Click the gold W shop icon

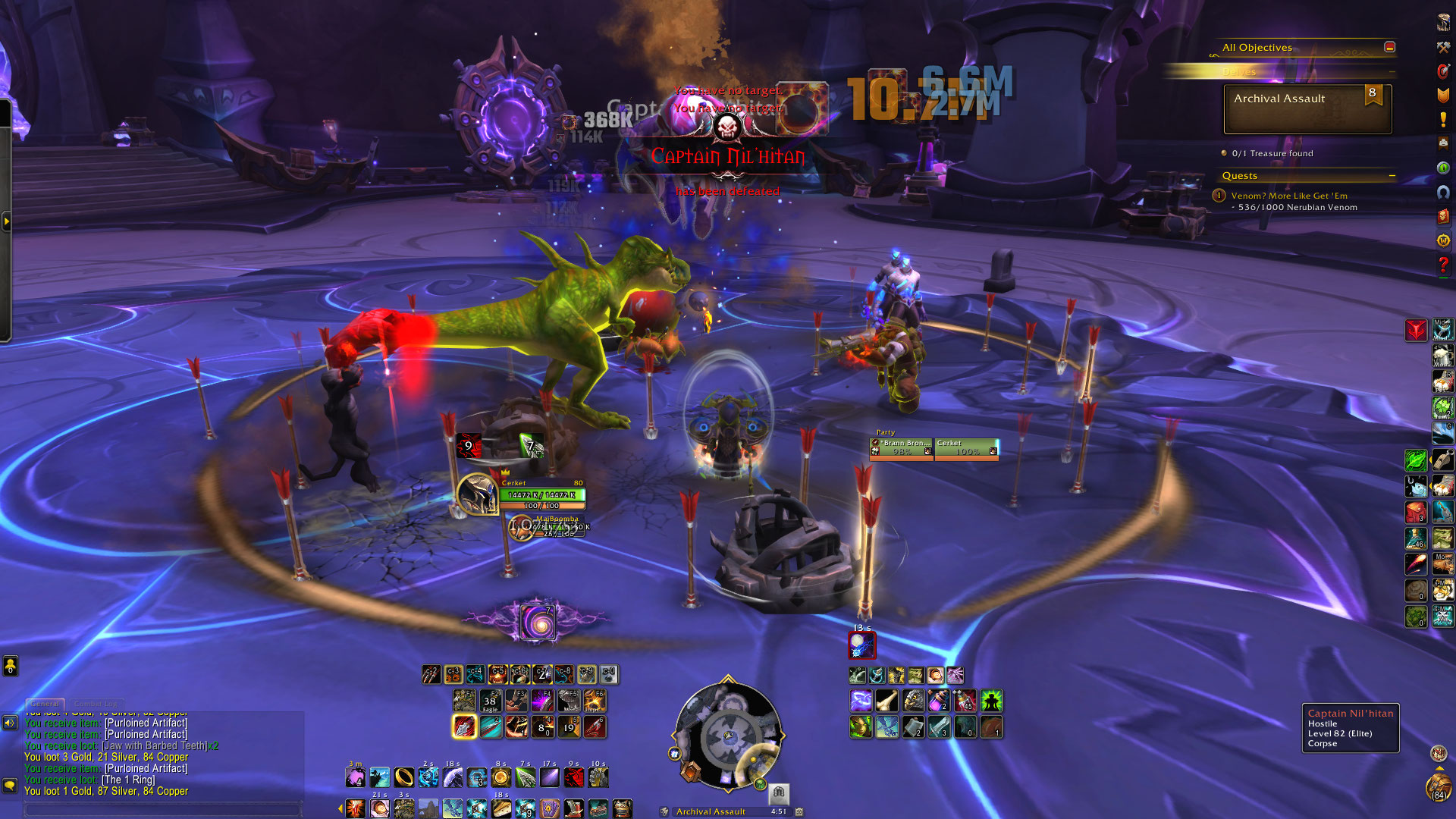[1442, 240]
